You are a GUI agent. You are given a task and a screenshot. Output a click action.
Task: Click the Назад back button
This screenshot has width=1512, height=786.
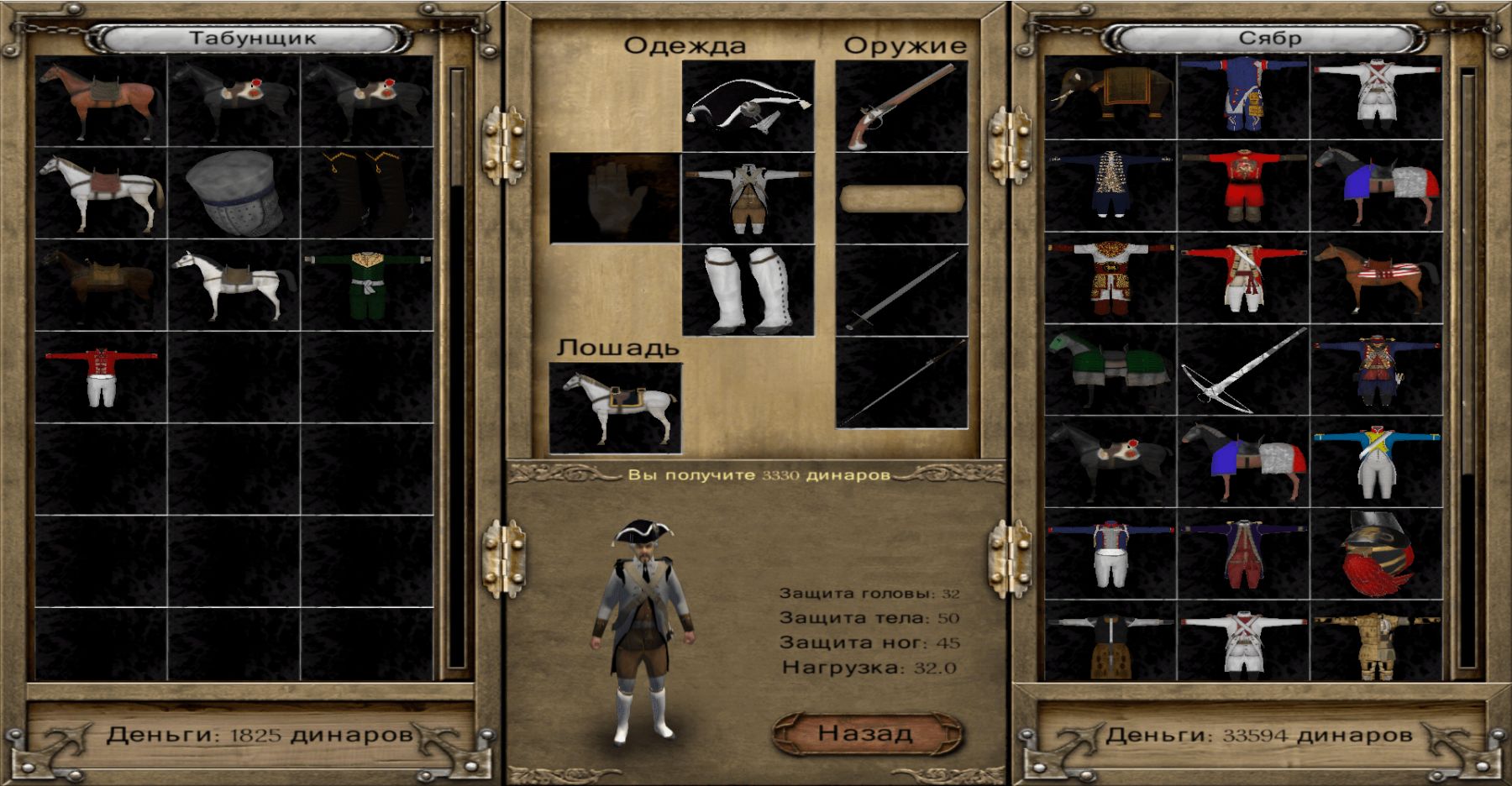pos(866,733)
